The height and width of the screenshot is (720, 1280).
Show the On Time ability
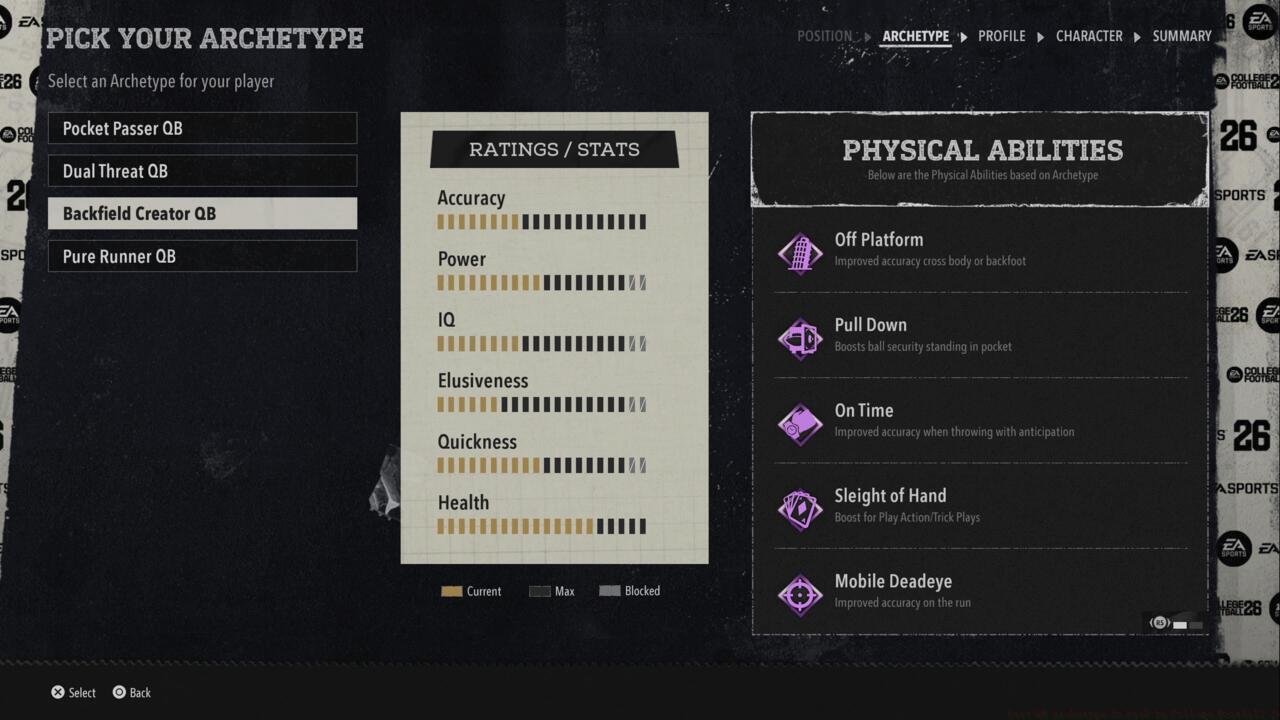pos(980,420)
